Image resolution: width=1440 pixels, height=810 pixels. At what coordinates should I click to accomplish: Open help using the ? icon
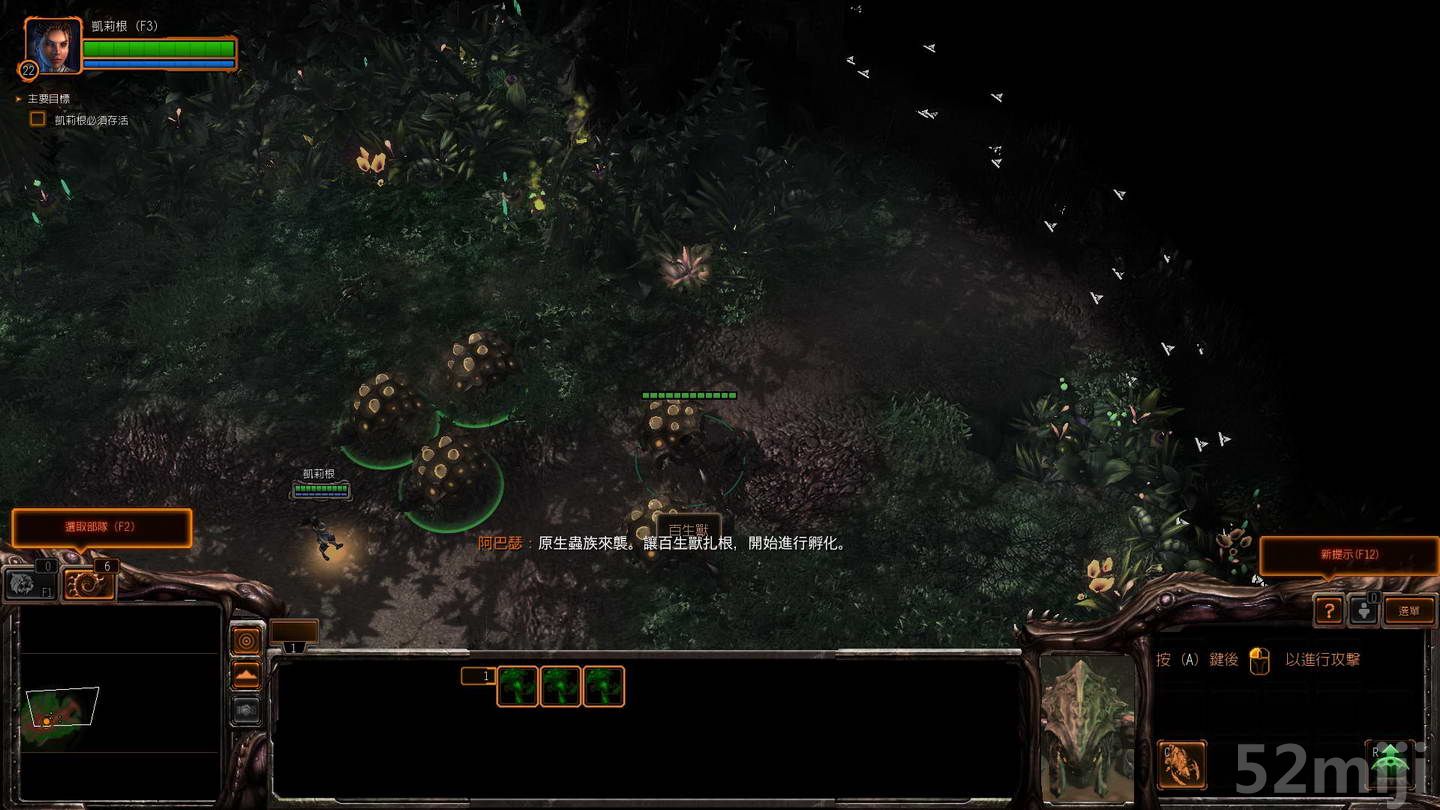coord(1330,610)
